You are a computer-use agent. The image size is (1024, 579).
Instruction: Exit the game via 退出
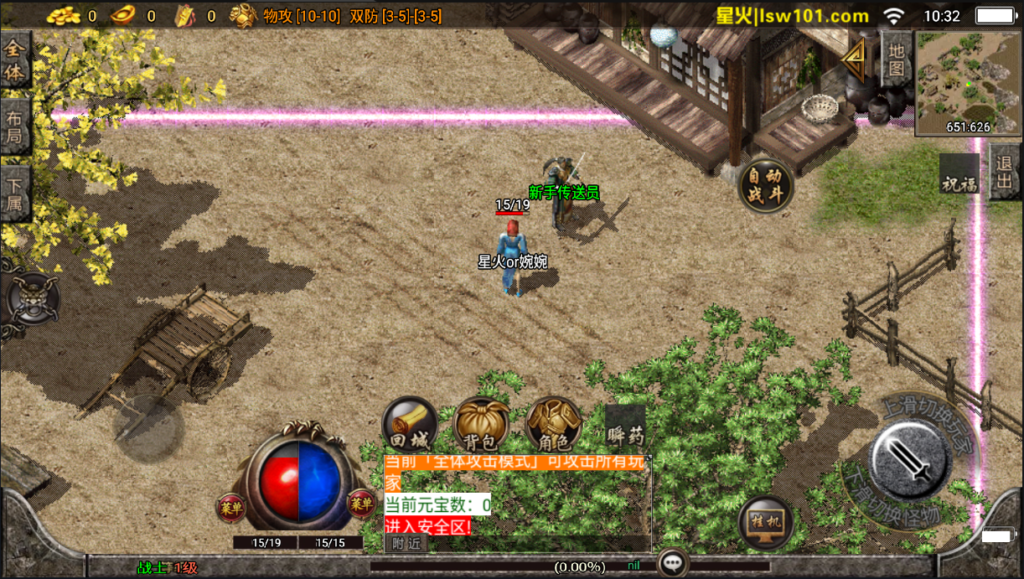tap(1005, 173)
